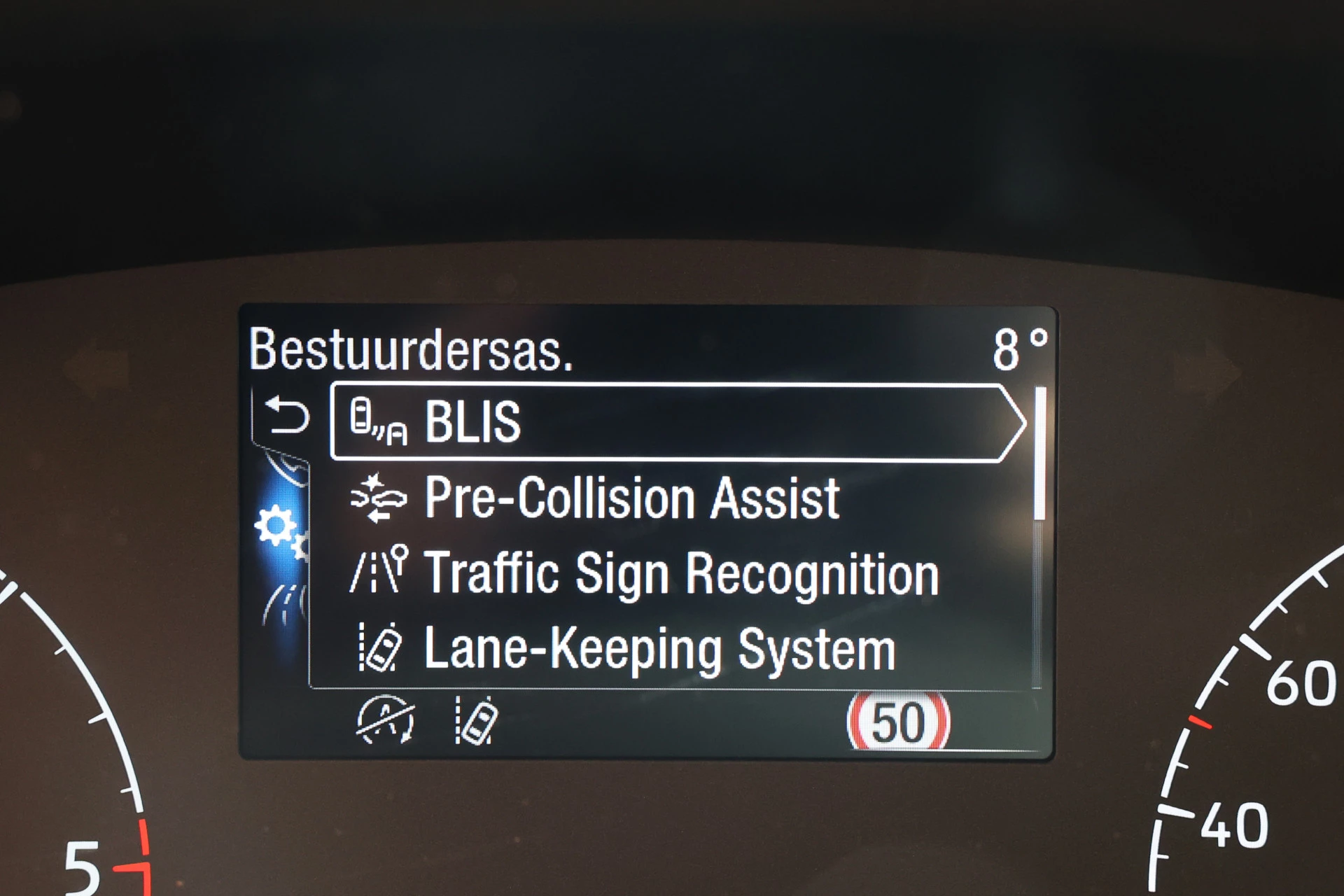Go back with the return arrow
This screenshot has width=1344, height=896.
point(287,415)
